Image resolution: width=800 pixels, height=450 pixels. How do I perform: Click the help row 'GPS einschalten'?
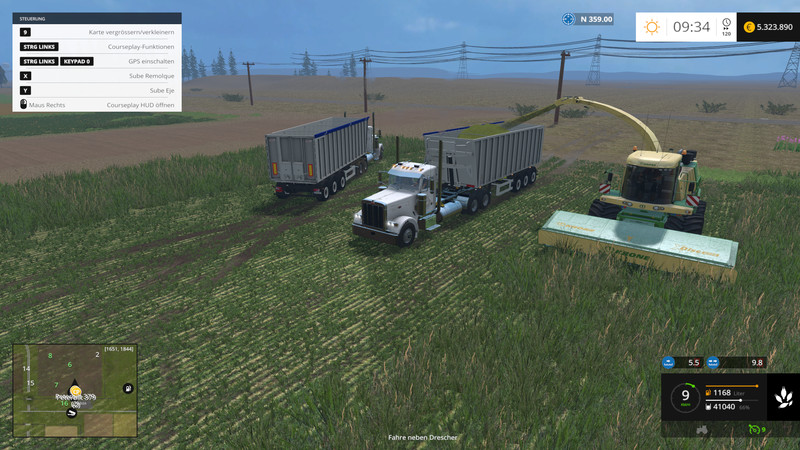tap(97, 61)
